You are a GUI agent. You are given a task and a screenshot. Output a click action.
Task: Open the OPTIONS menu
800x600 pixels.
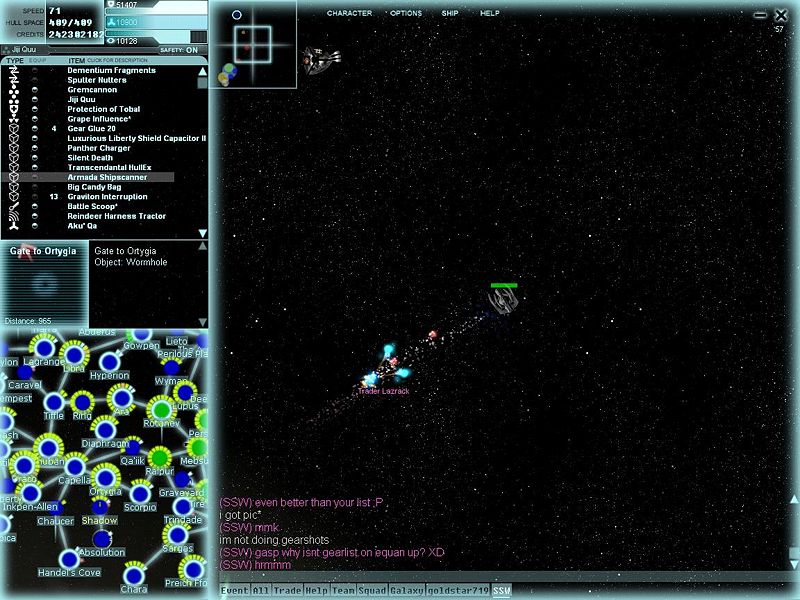pyautogui.click(x=406, y=13)
